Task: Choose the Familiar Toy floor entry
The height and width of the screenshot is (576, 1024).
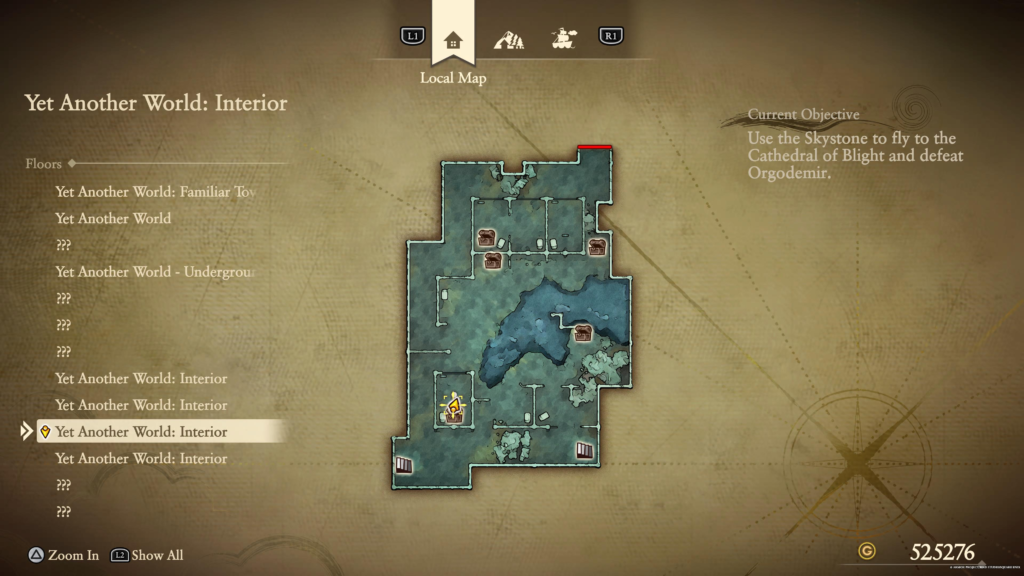Action: 162,191
